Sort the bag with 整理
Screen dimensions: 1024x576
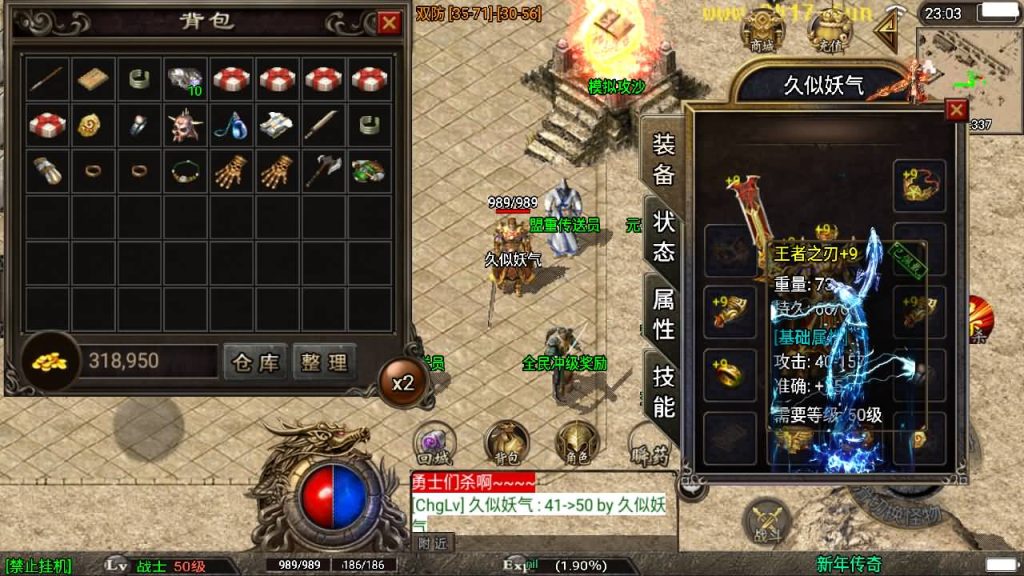325,362
